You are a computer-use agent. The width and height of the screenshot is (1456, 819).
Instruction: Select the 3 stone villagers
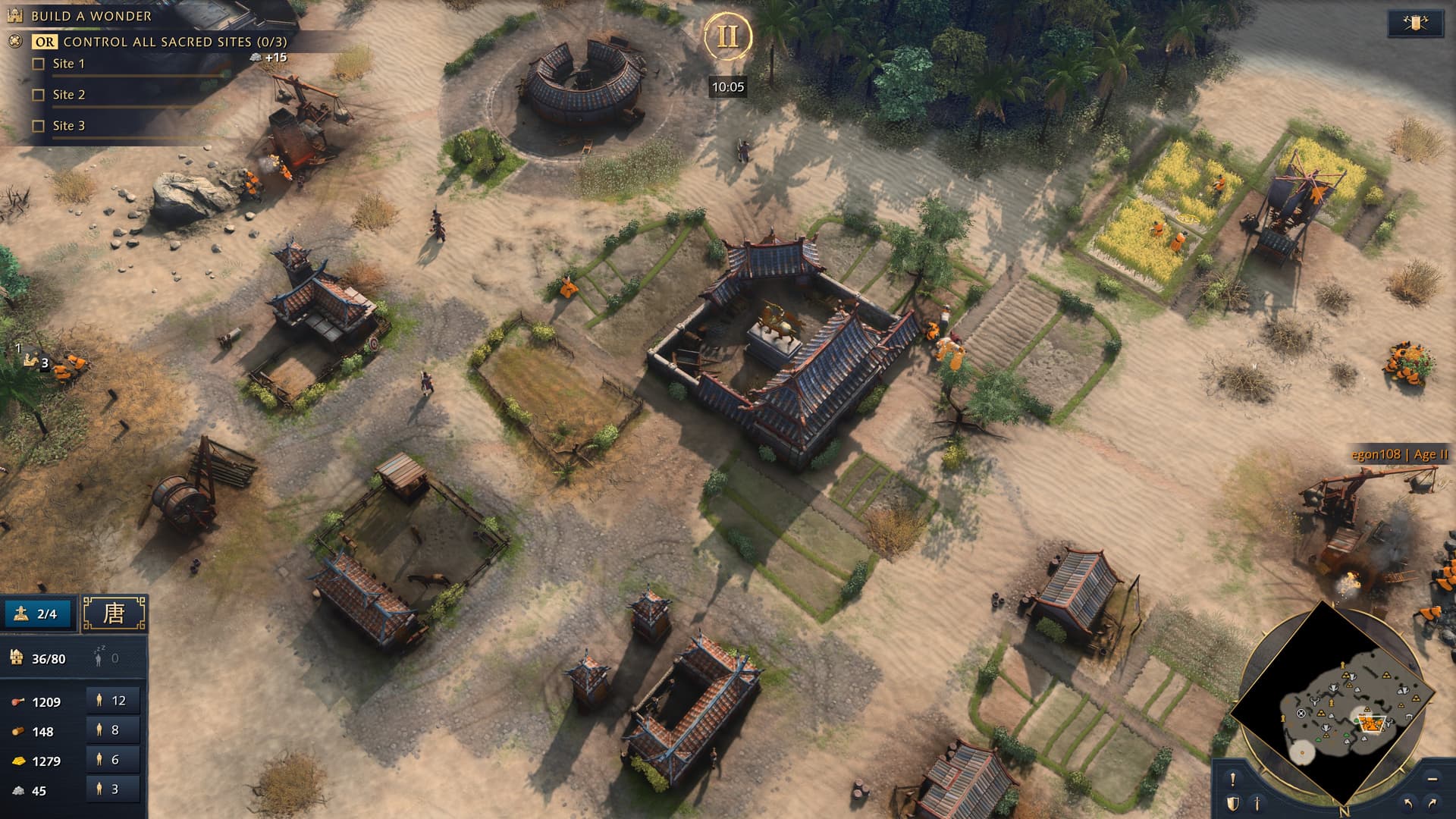(112, 789)
